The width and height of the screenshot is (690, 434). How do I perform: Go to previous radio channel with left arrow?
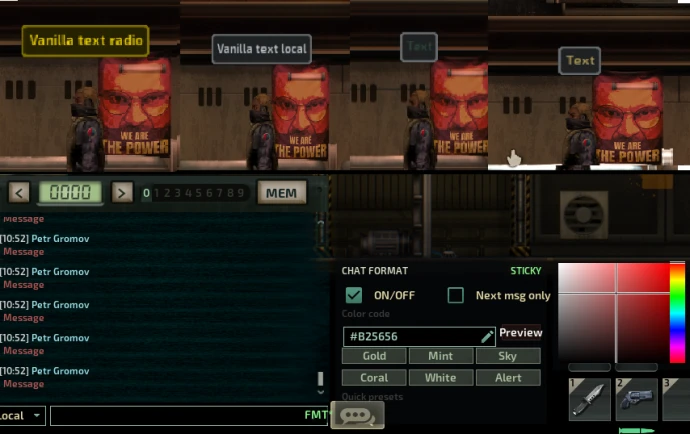pos(19,192)
